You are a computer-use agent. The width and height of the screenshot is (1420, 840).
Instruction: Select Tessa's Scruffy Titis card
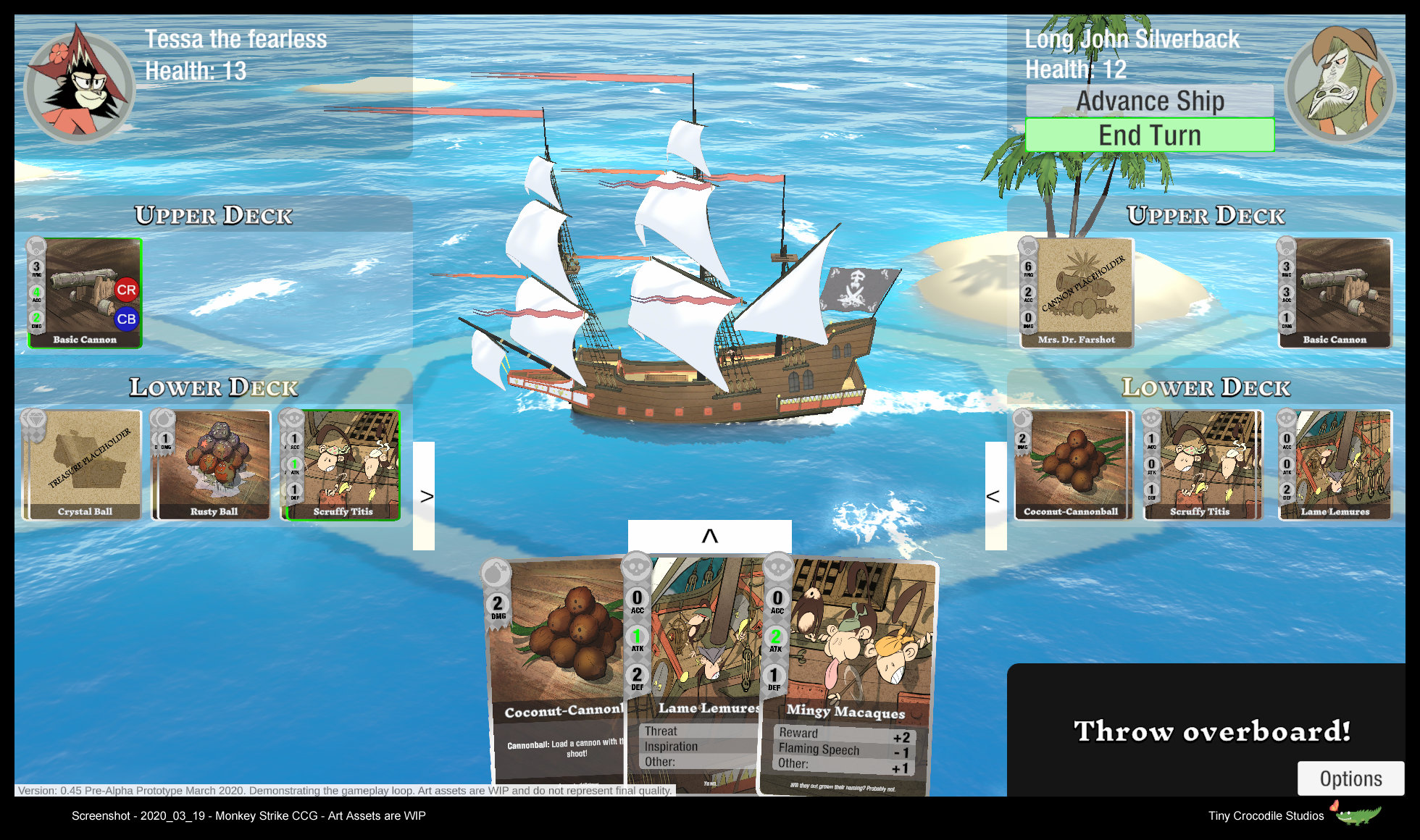click(342, 465)
